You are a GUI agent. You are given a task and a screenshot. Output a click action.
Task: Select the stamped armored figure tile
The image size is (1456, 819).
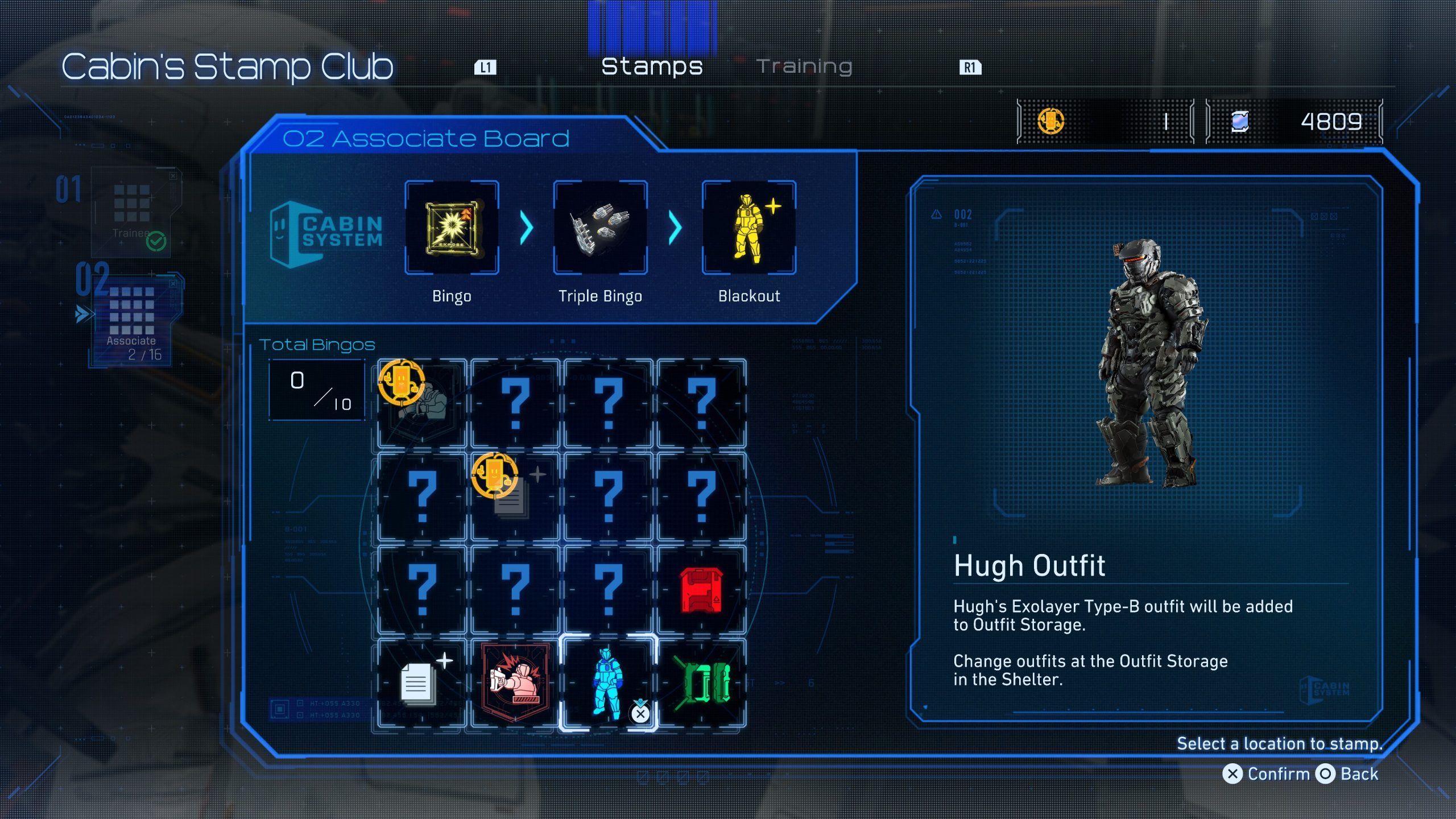click(421, 403)
